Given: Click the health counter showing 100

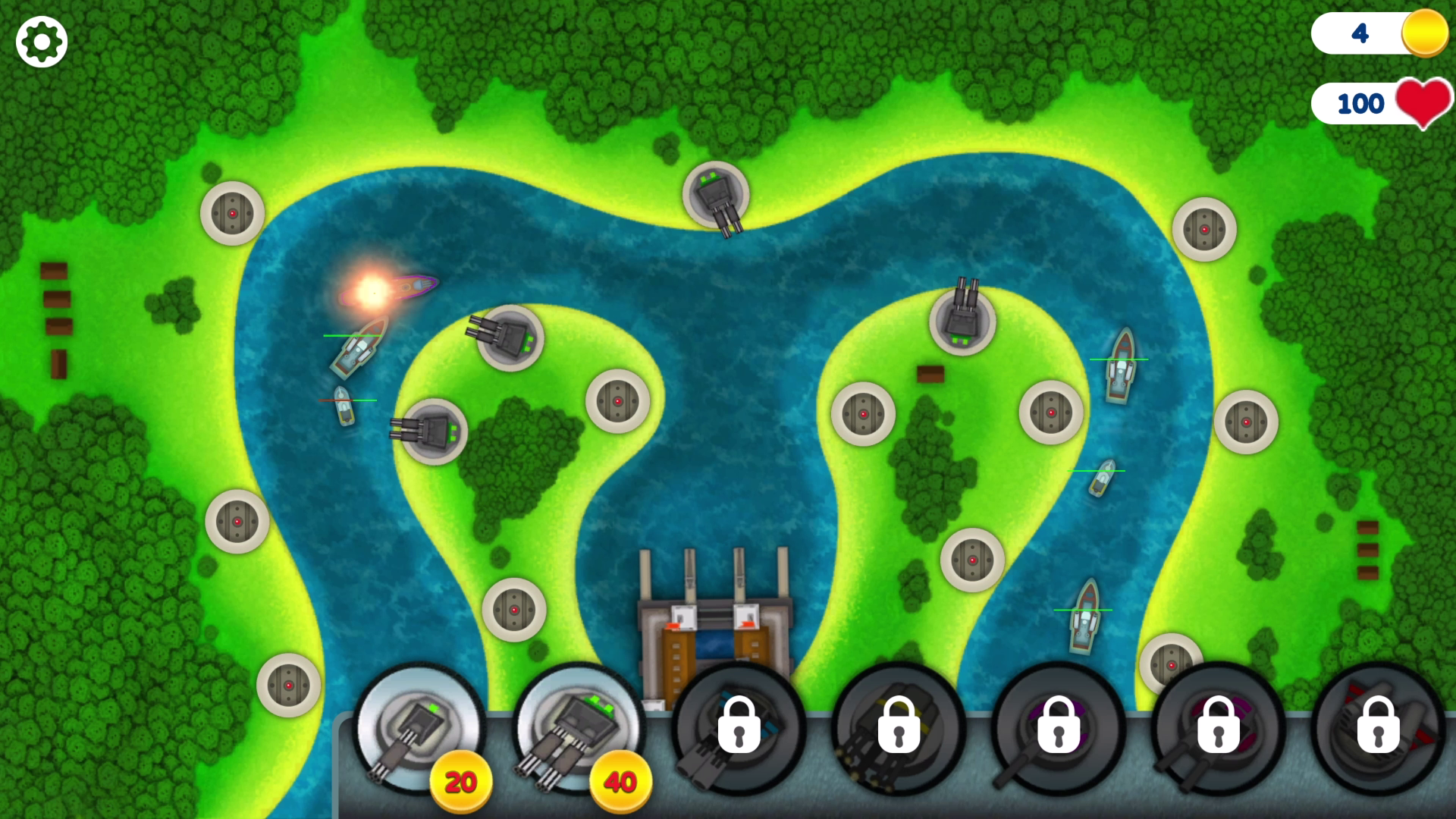Looking at the screenshot, I should pyautogui.click(x=1365, y=102).
